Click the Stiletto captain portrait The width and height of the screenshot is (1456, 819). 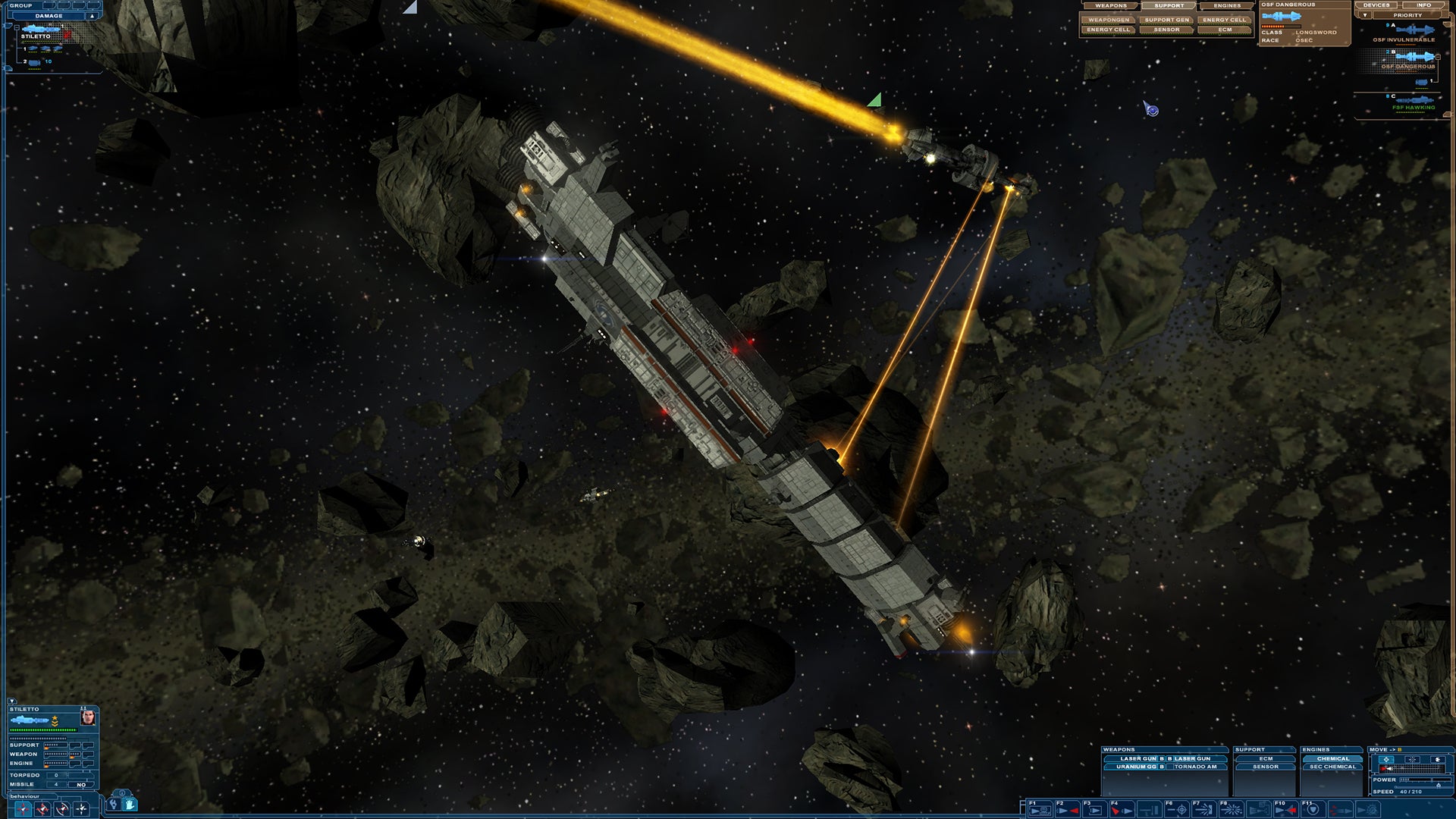[88, 717]
